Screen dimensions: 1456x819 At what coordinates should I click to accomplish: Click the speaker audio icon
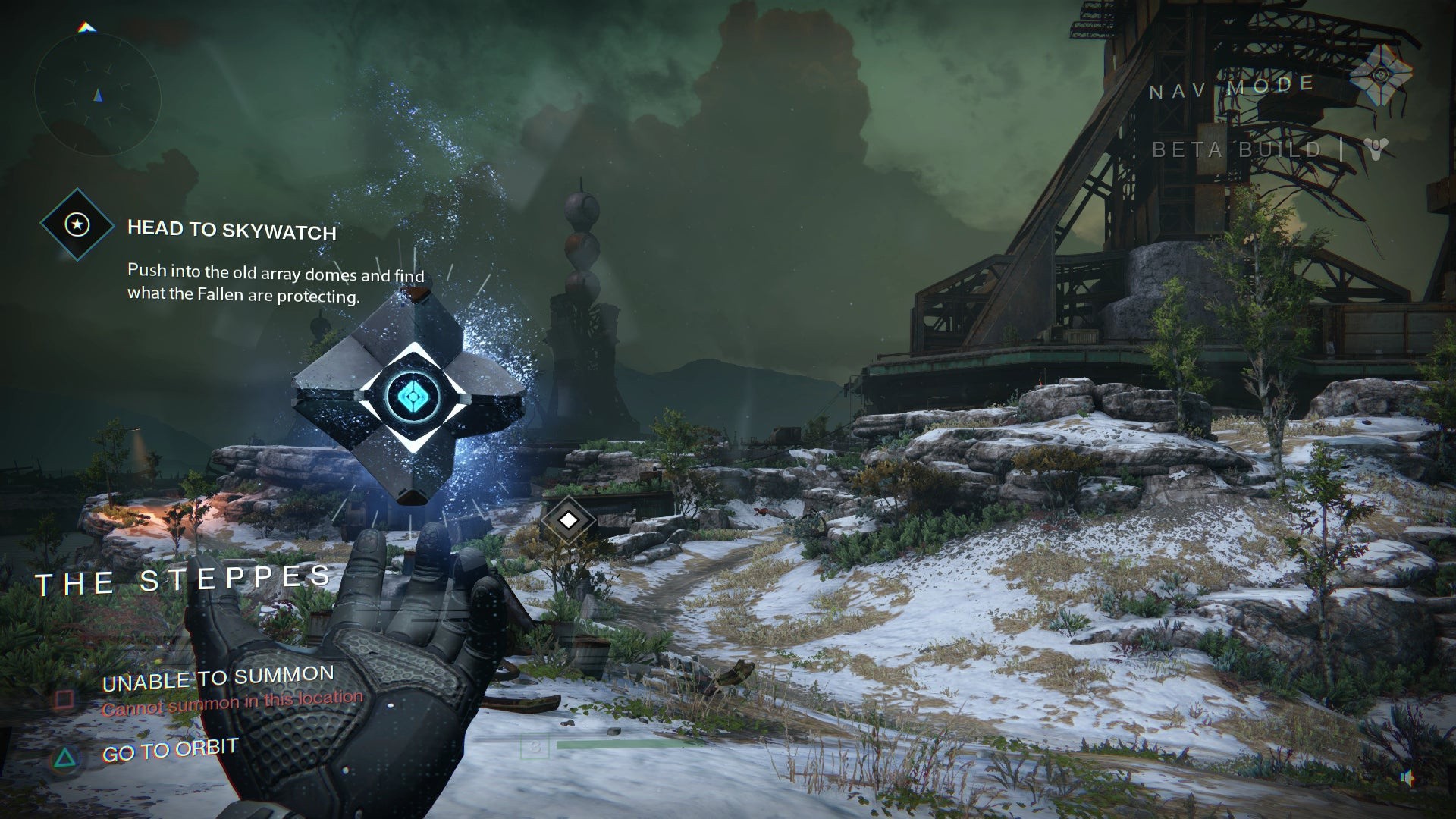1407,778
